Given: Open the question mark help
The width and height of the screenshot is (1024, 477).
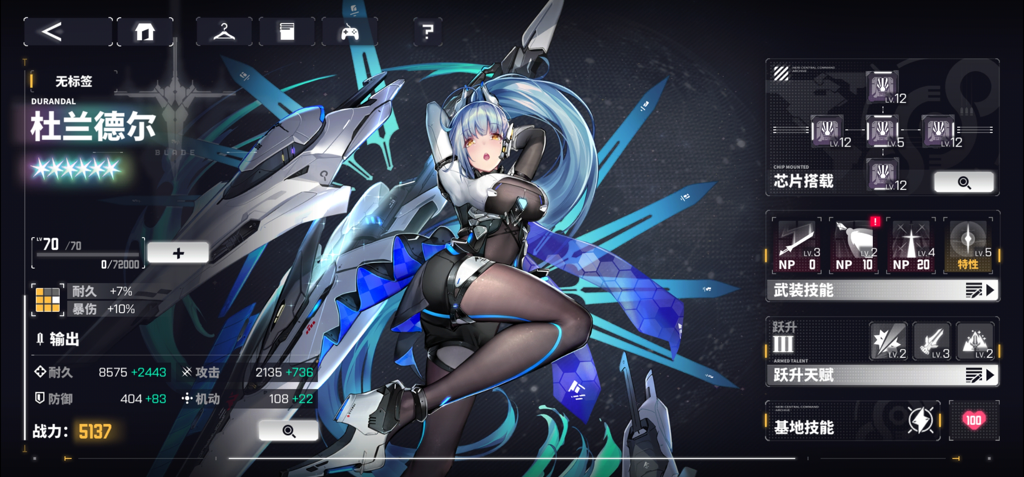Looking at the screenshot, I should [427, 31].
